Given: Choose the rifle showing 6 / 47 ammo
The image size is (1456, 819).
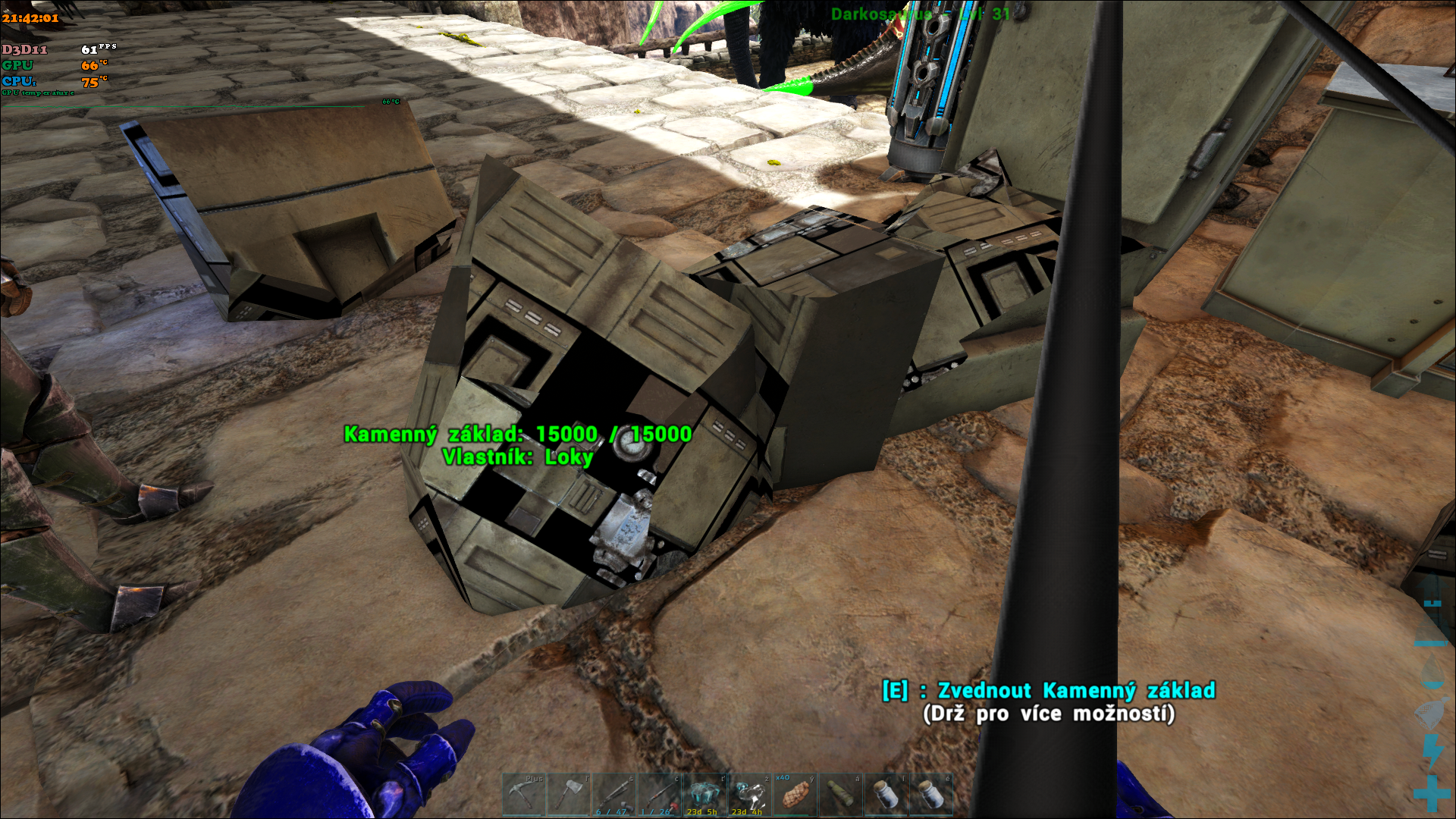Looking at the screenshot, I should (x=614, y=794).
